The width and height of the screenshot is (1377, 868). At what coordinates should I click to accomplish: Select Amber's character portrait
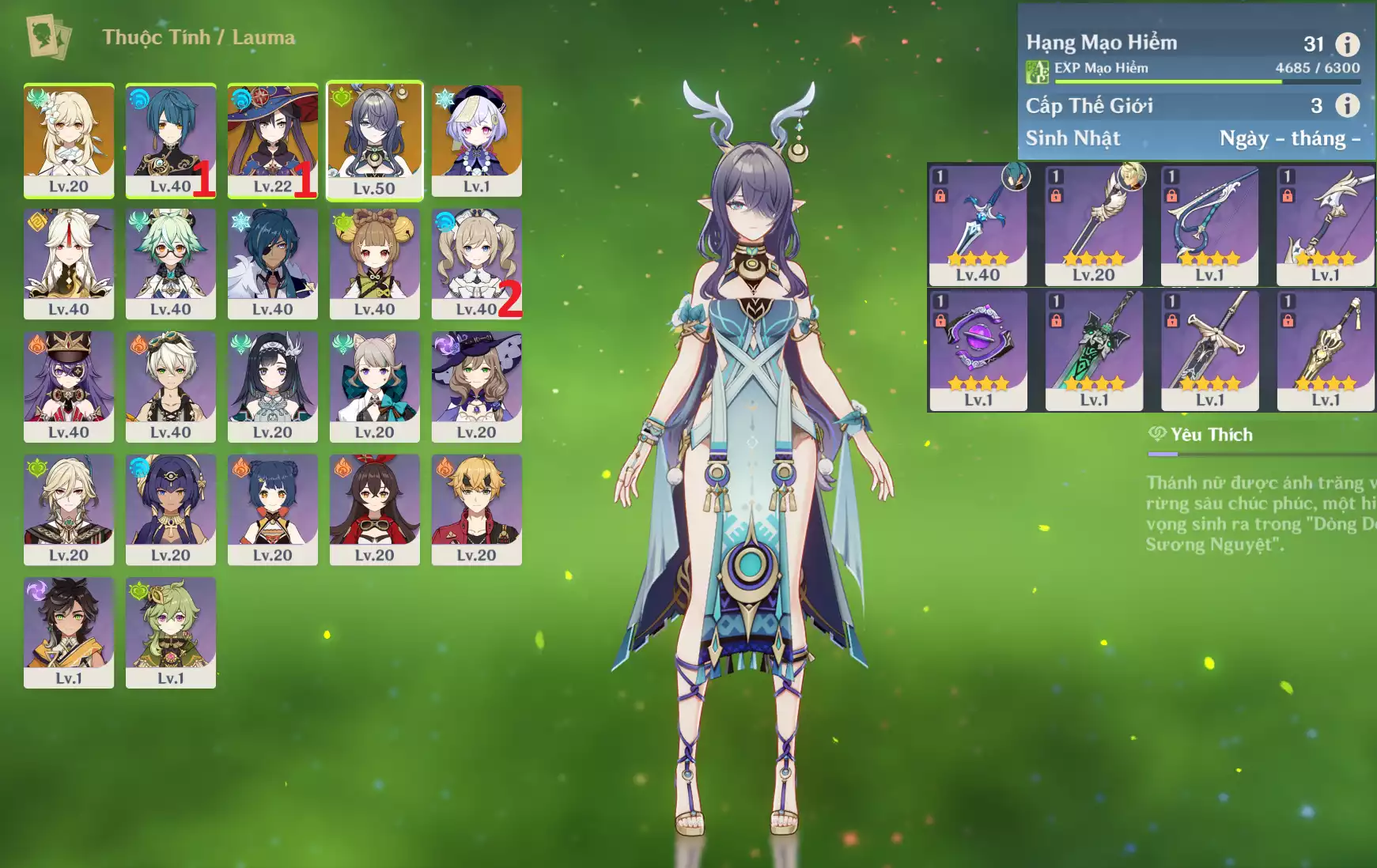click(x=374, y=509)
